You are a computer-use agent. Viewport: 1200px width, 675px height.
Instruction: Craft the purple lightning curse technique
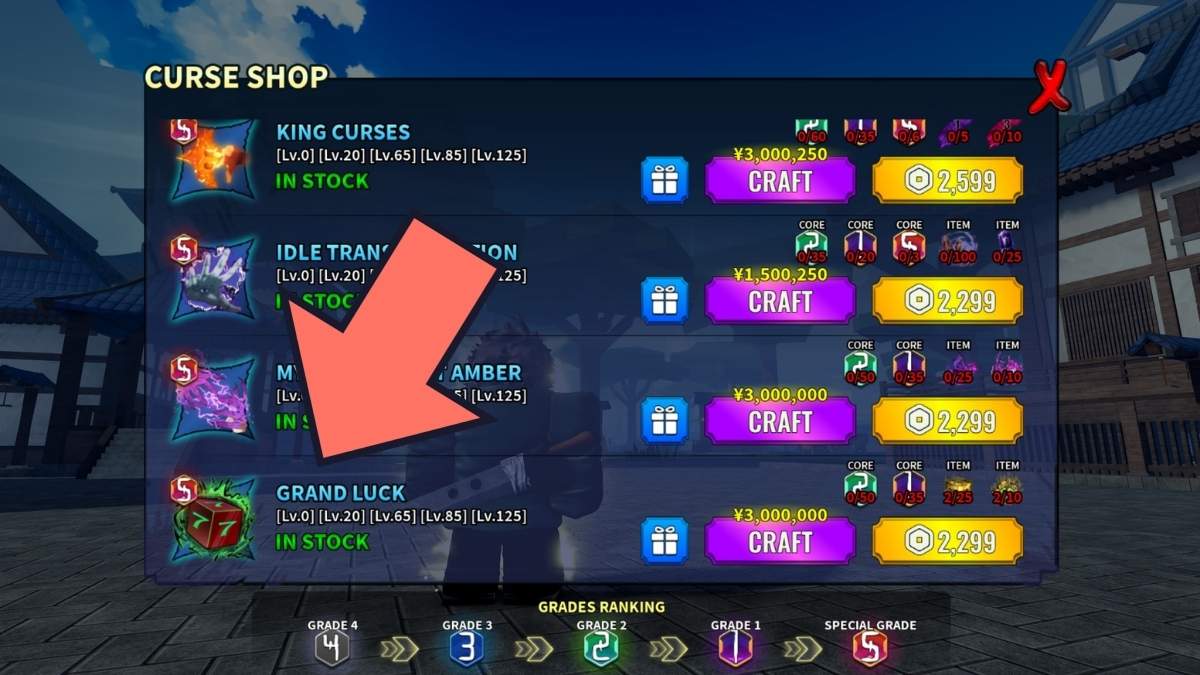pyautogui.click(x=780, y=421)
